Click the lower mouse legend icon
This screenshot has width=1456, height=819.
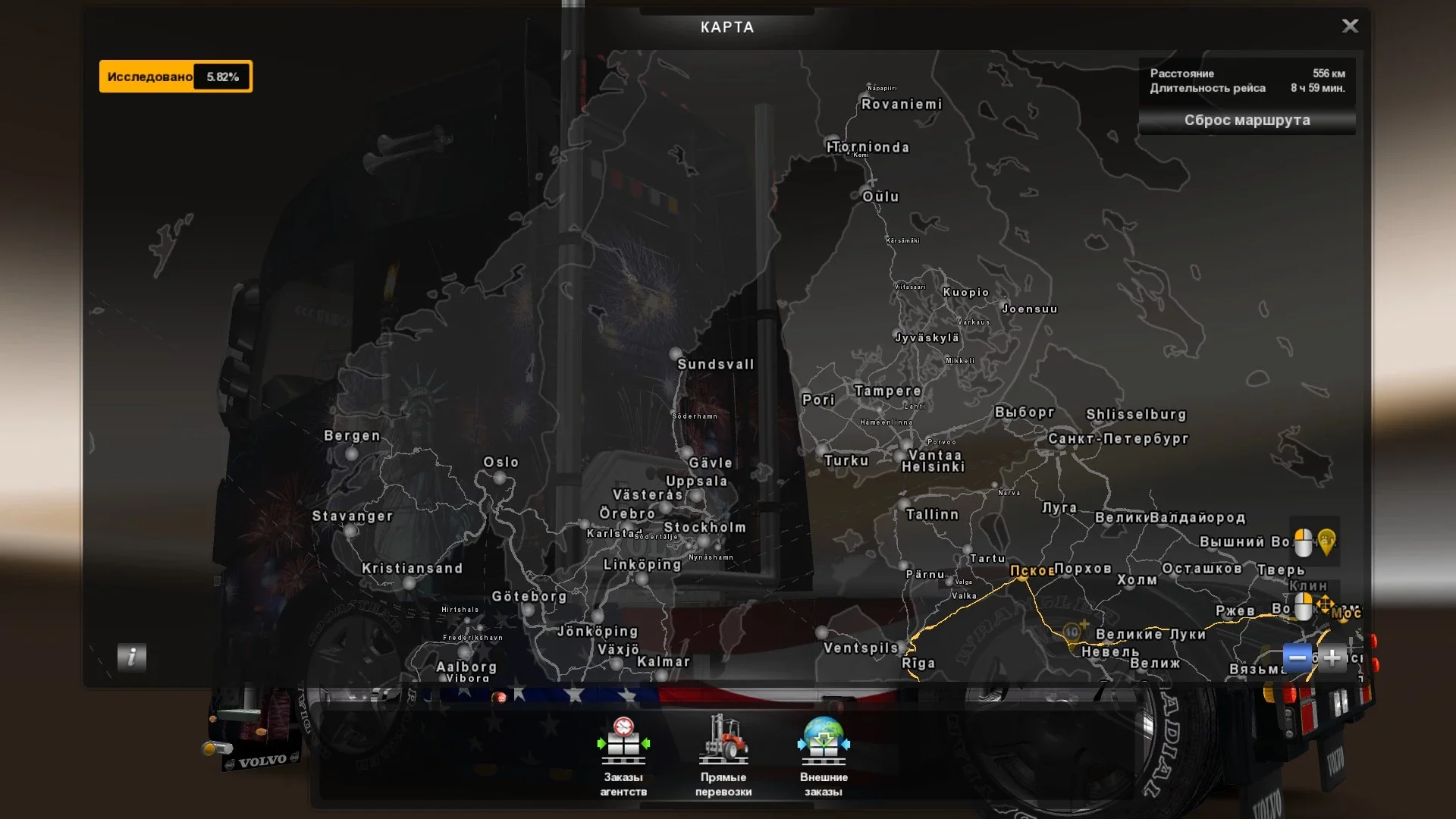pos(1303,606)
